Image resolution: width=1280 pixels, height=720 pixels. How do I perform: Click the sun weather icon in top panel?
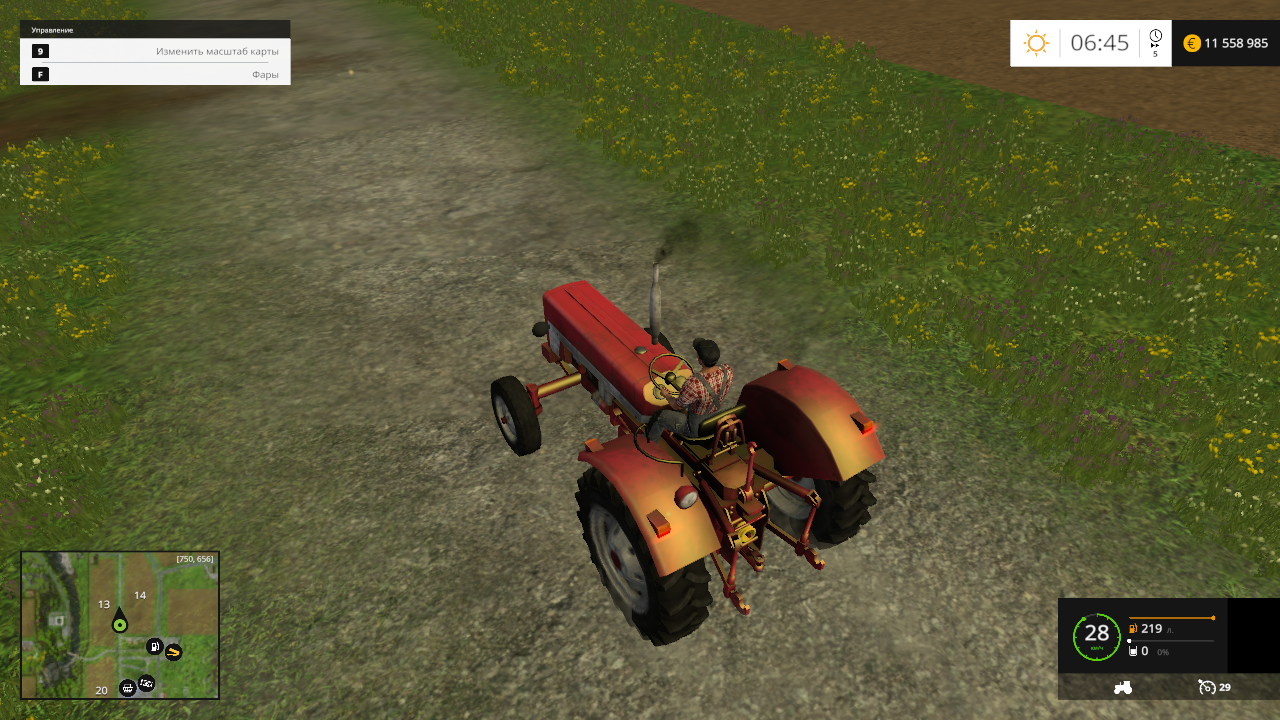[x=1036, y=43]
